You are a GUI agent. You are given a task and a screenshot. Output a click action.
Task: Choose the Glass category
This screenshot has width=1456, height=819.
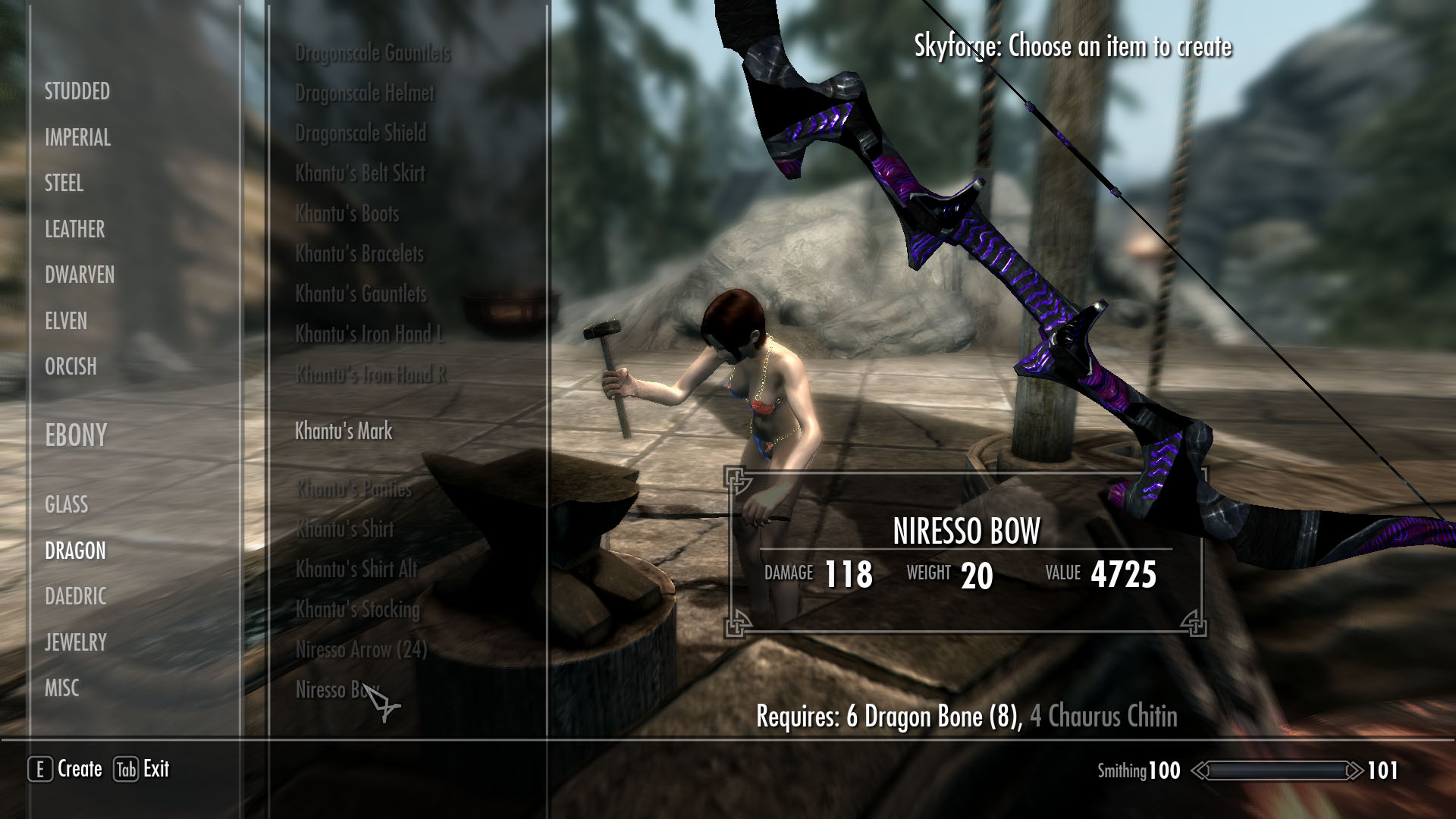[x=66, y=504]
